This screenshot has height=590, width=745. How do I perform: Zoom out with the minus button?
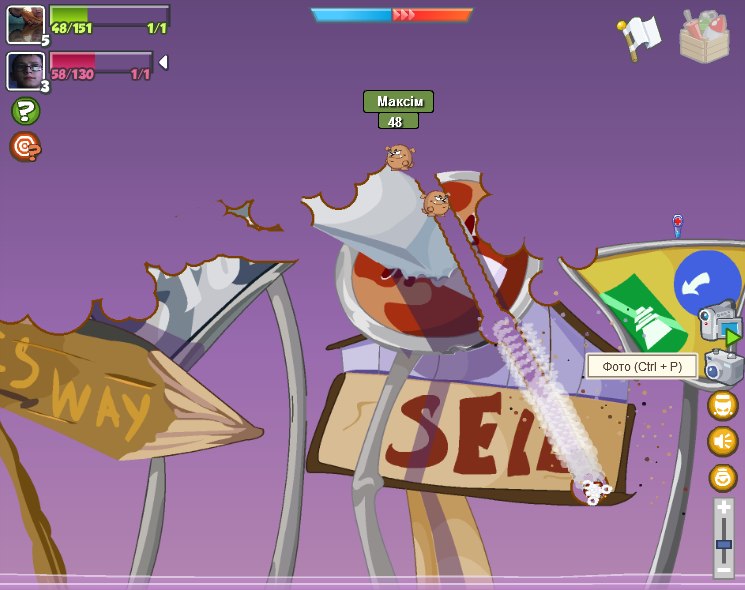coord(723,570)
